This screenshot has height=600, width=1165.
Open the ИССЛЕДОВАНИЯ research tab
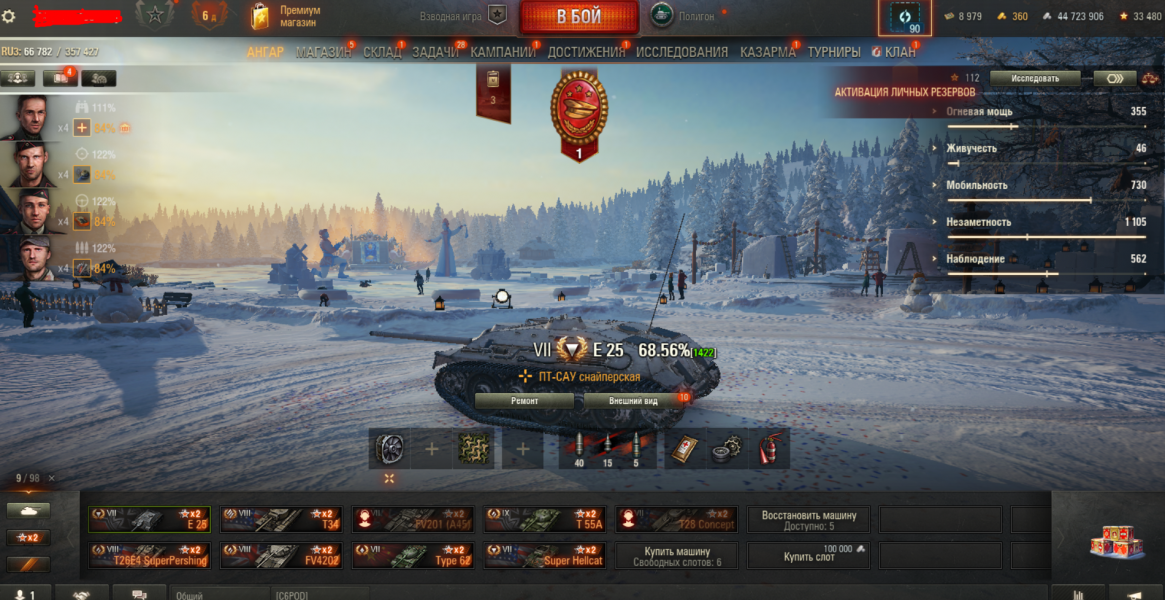pyautogui.click(x=682, y=52)
